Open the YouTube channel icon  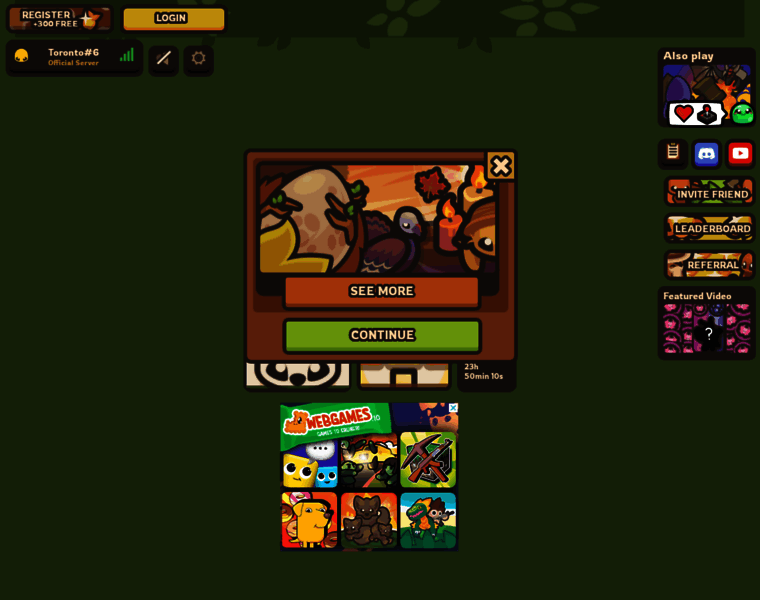tap(740, 154)
